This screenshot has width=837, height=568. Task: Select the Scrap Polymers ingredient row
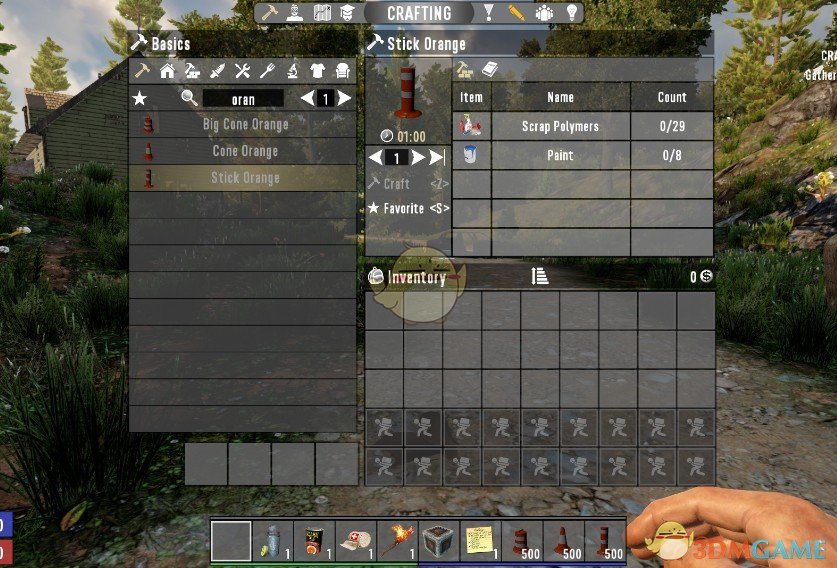(x=560, y=126)
